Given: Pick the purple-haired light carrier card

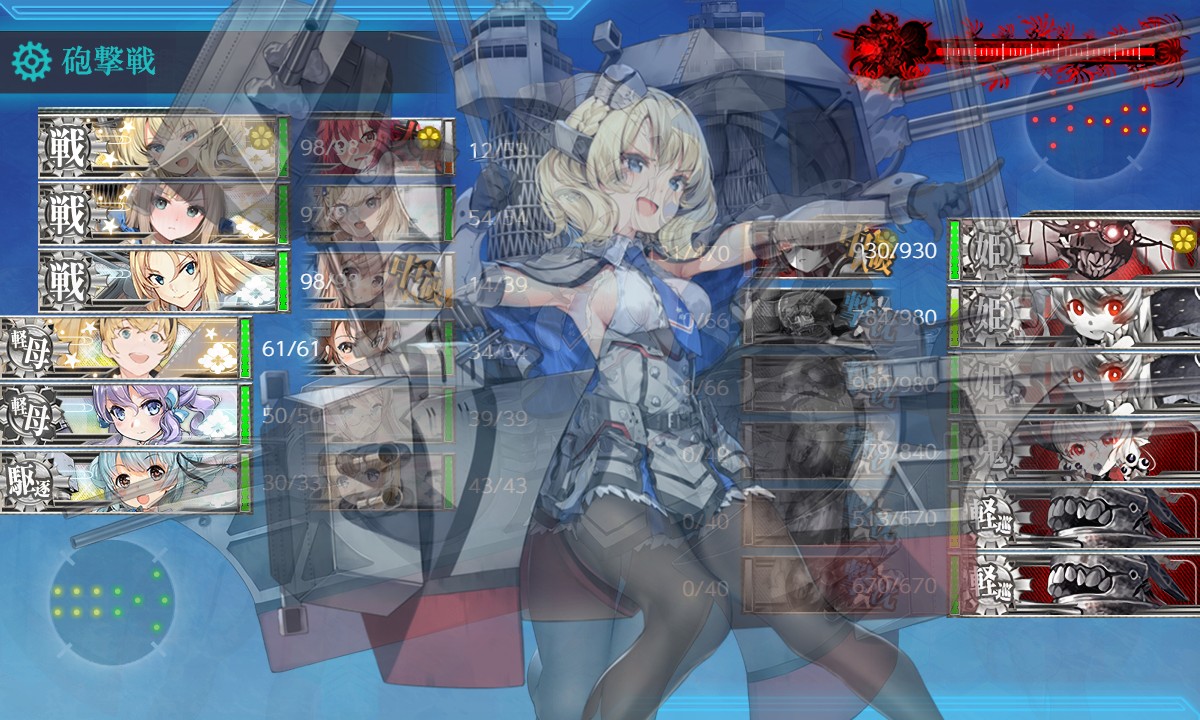Looking at the screenshot, I should [x=125, y=415].
